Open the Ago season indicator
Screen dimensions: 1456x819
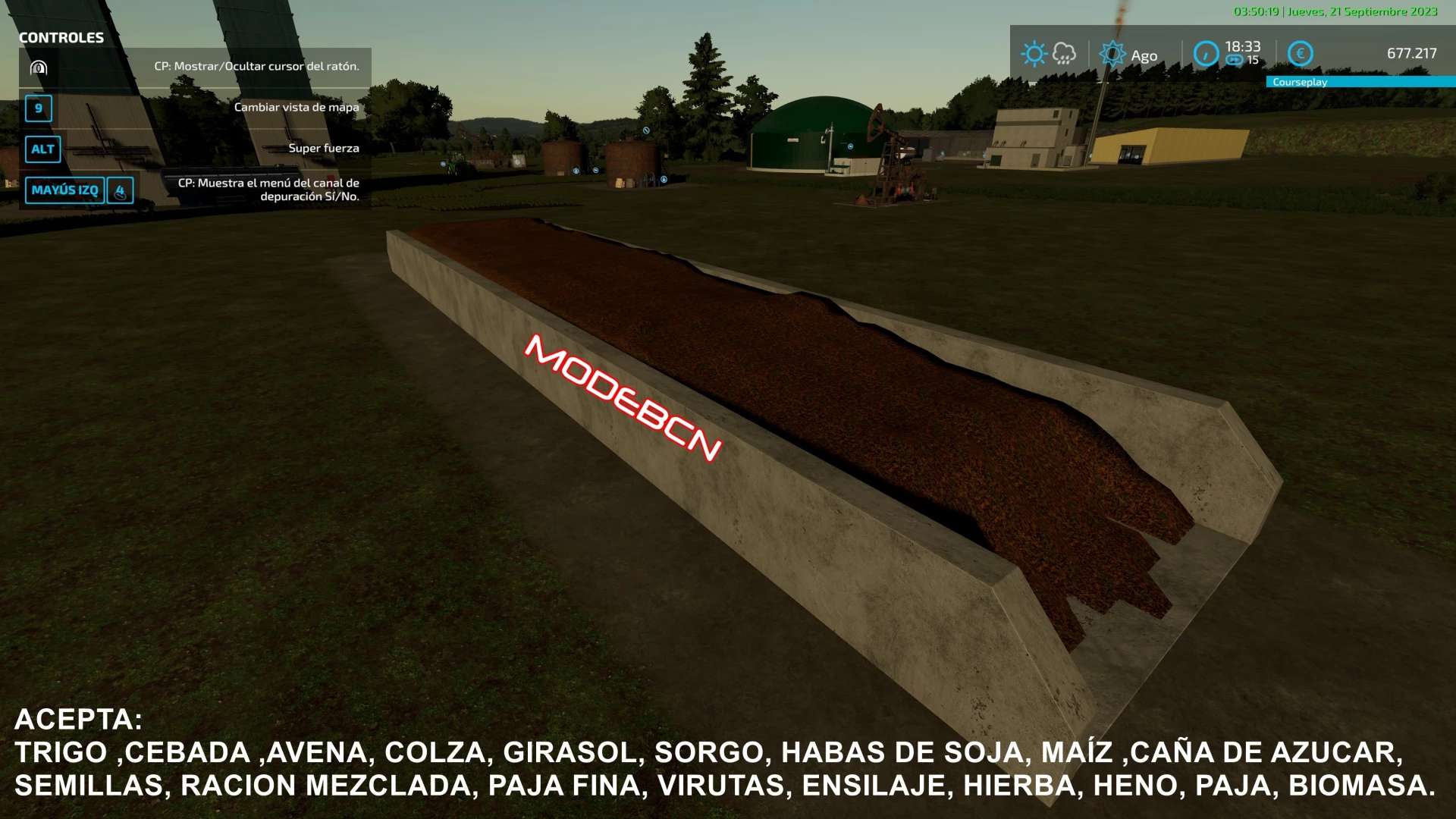coord(1128,55)
